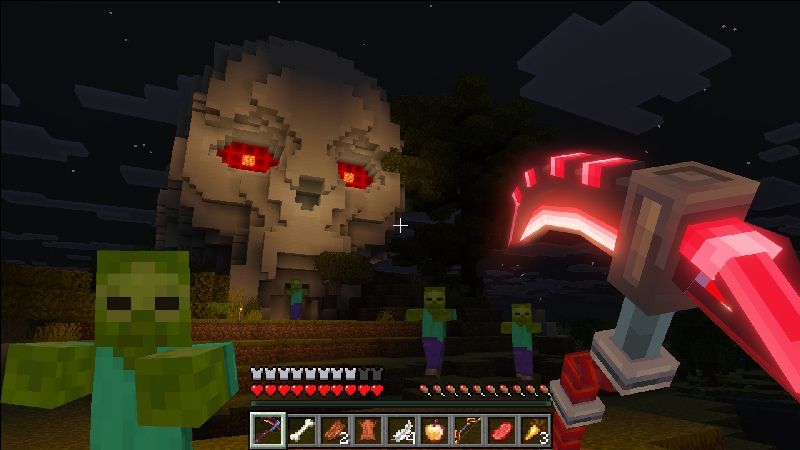Select the bone in the hotbar
The height and width of the screenshot is (450, 800).
301,430
